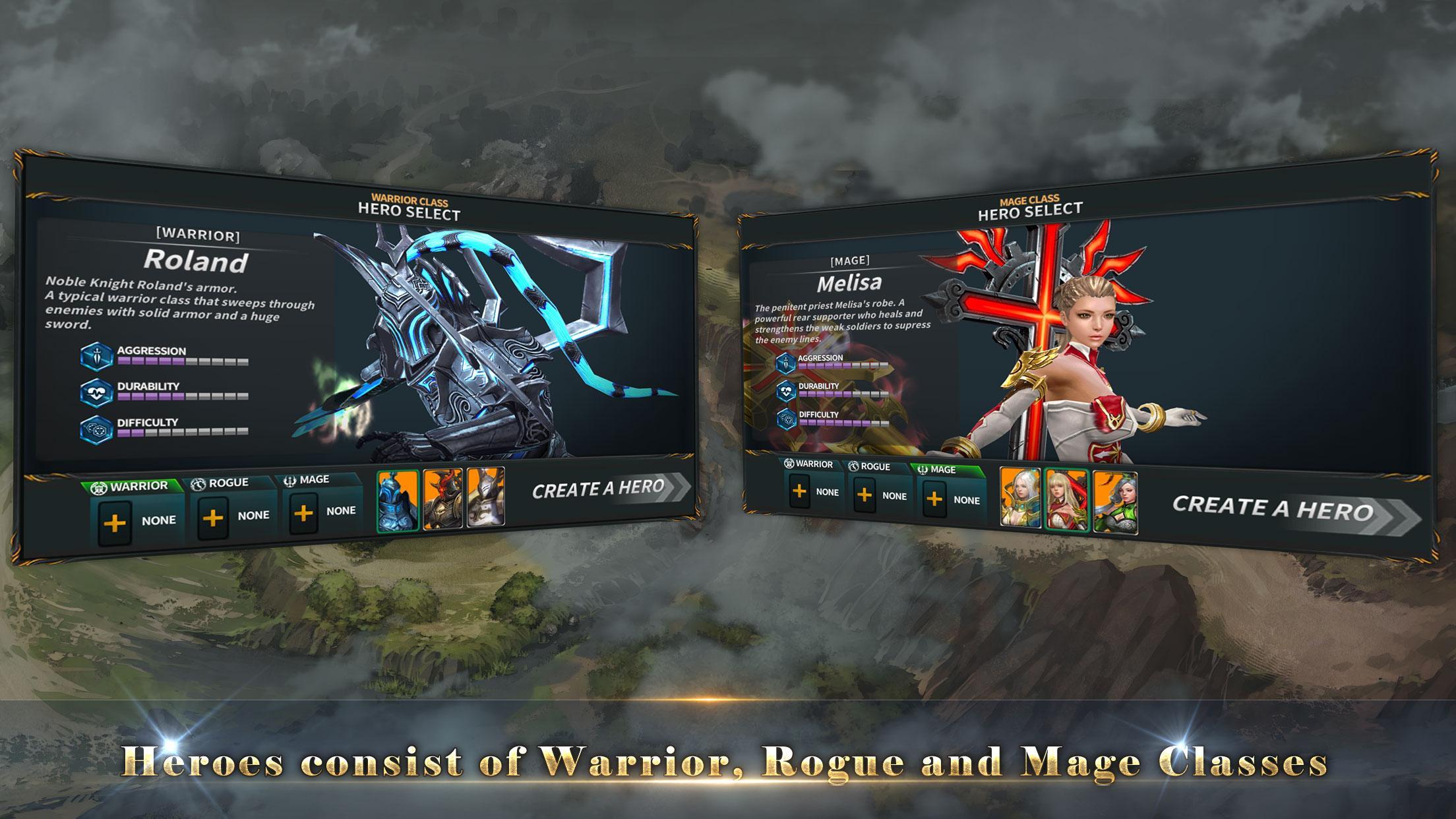Choose the white-haired mage portrait
Image resolution: width=1456 pixels, height=819 pixels.
(1020, 497)
